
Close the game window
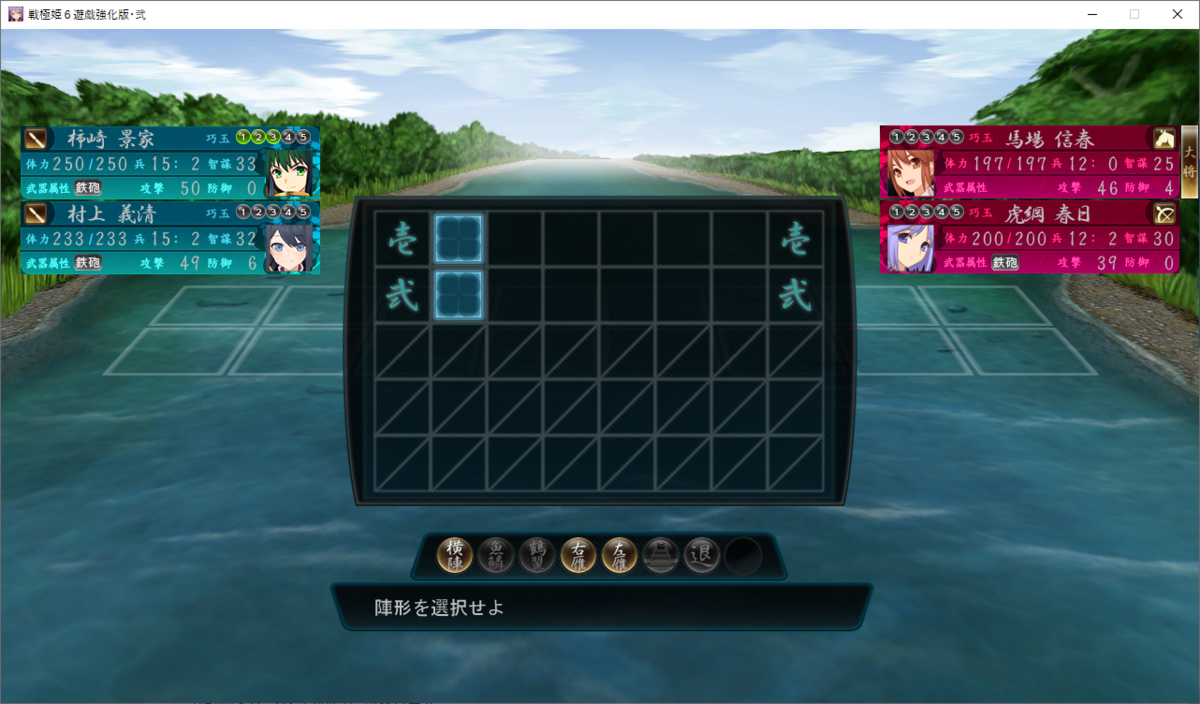(1176, 14)
